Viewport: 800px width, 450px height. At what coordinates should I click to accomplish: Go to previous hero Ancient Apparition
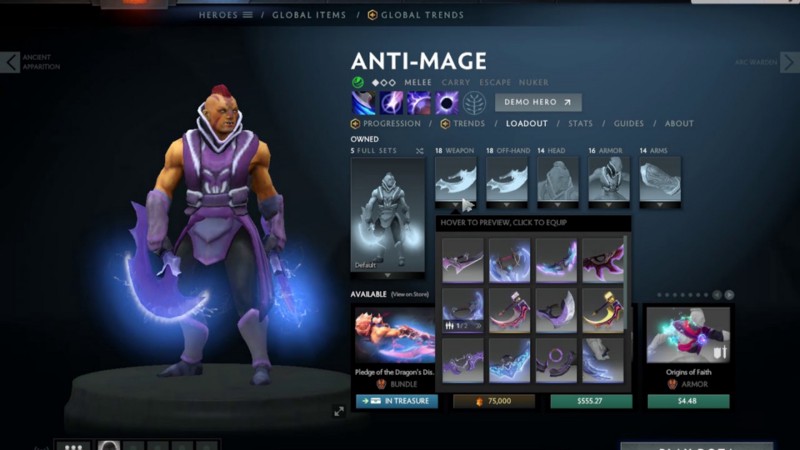click(10, 62)
